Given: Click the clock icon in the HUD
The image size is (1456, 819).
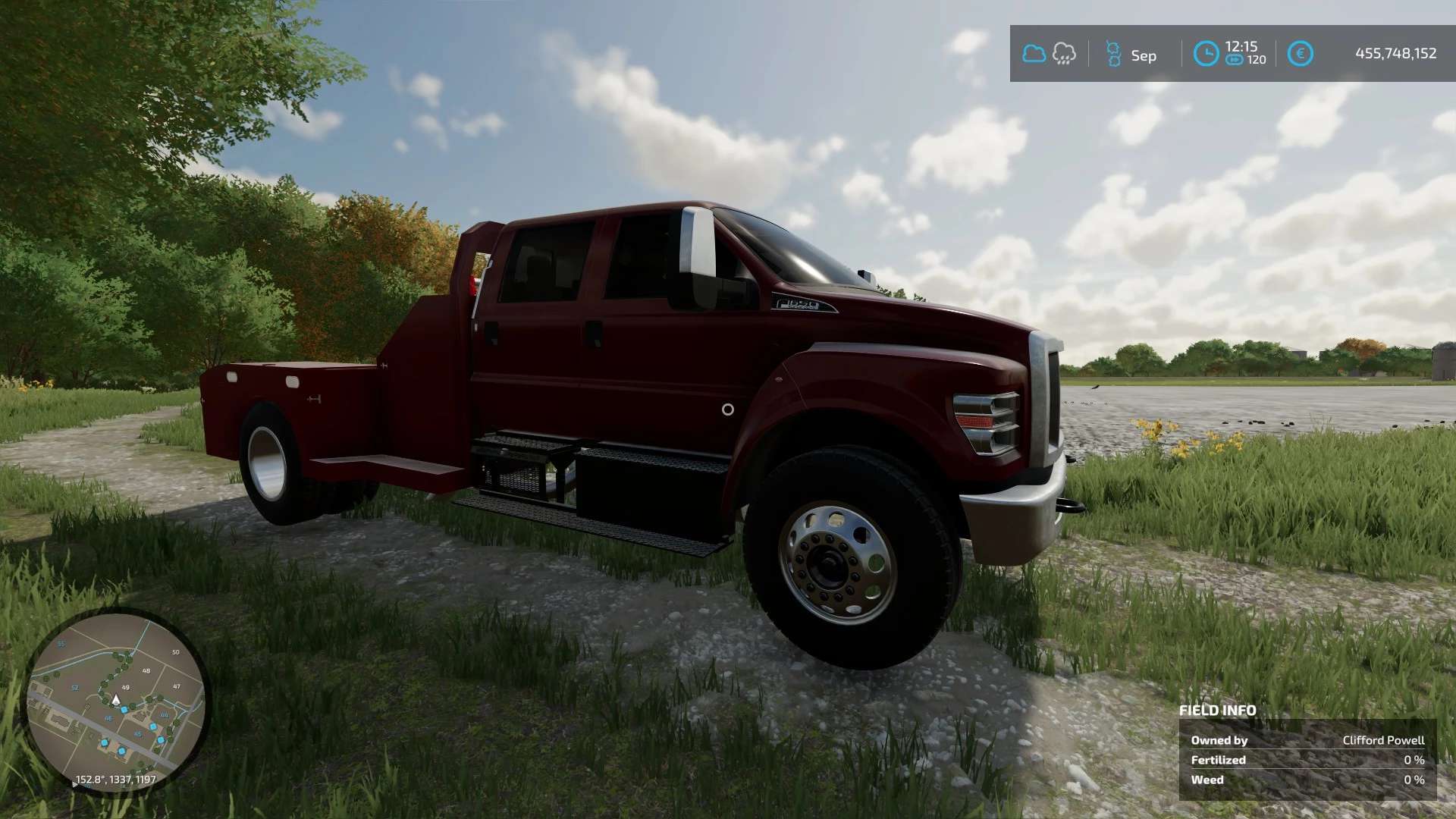Looking at the screenshot, I should tap(1206, 54).
